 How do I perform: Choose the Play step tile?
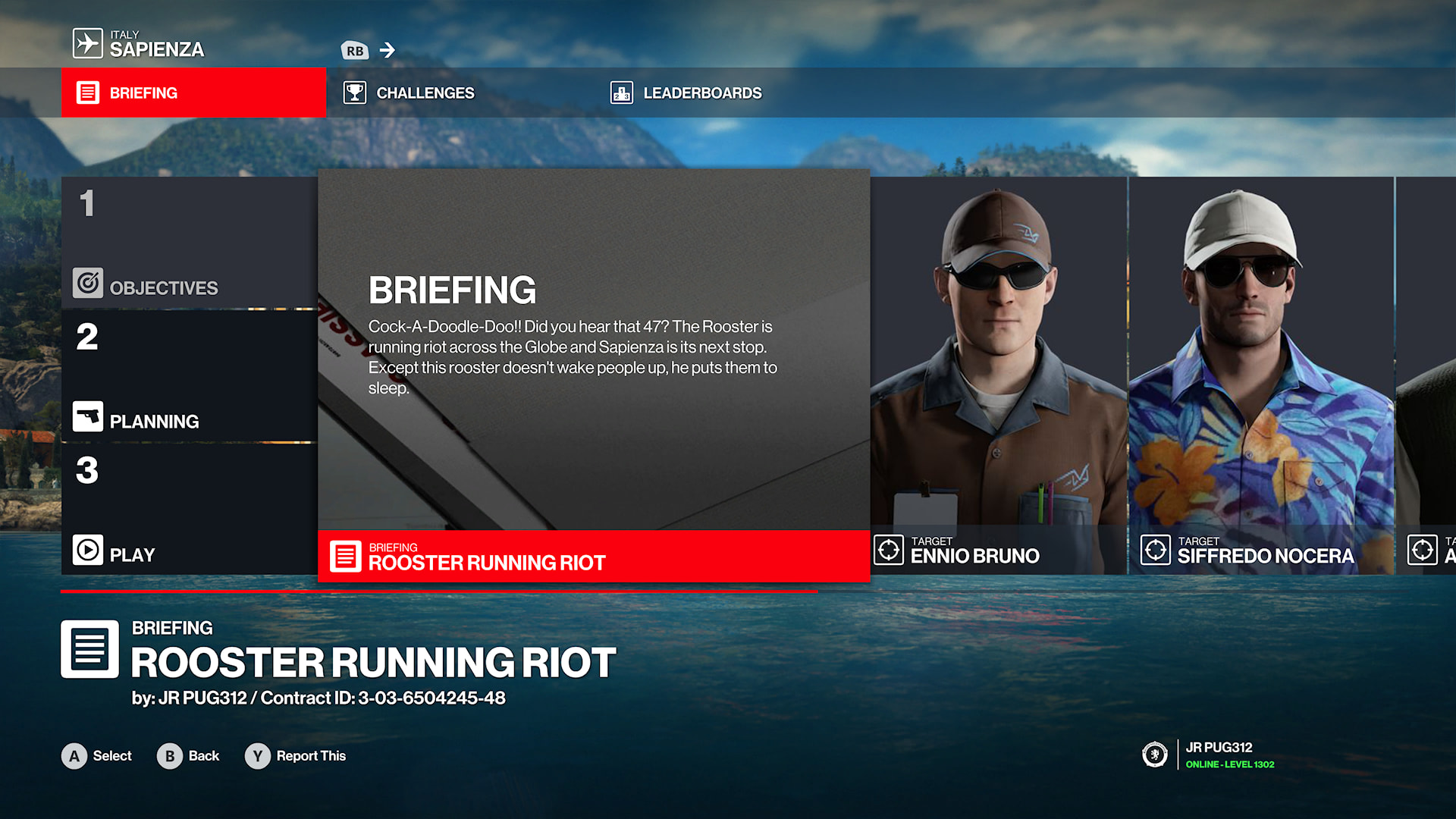coord(189,510)
